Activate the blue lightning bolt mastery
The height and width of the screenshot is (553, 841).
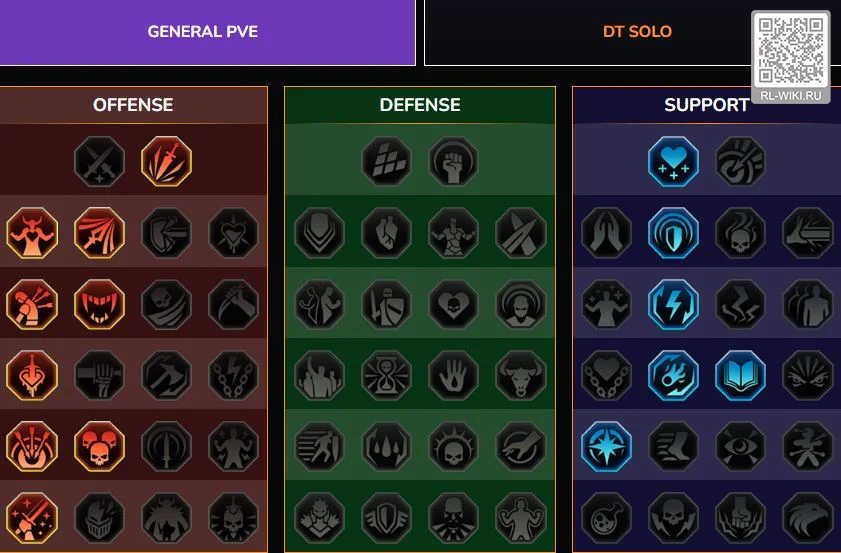[674, 304]
